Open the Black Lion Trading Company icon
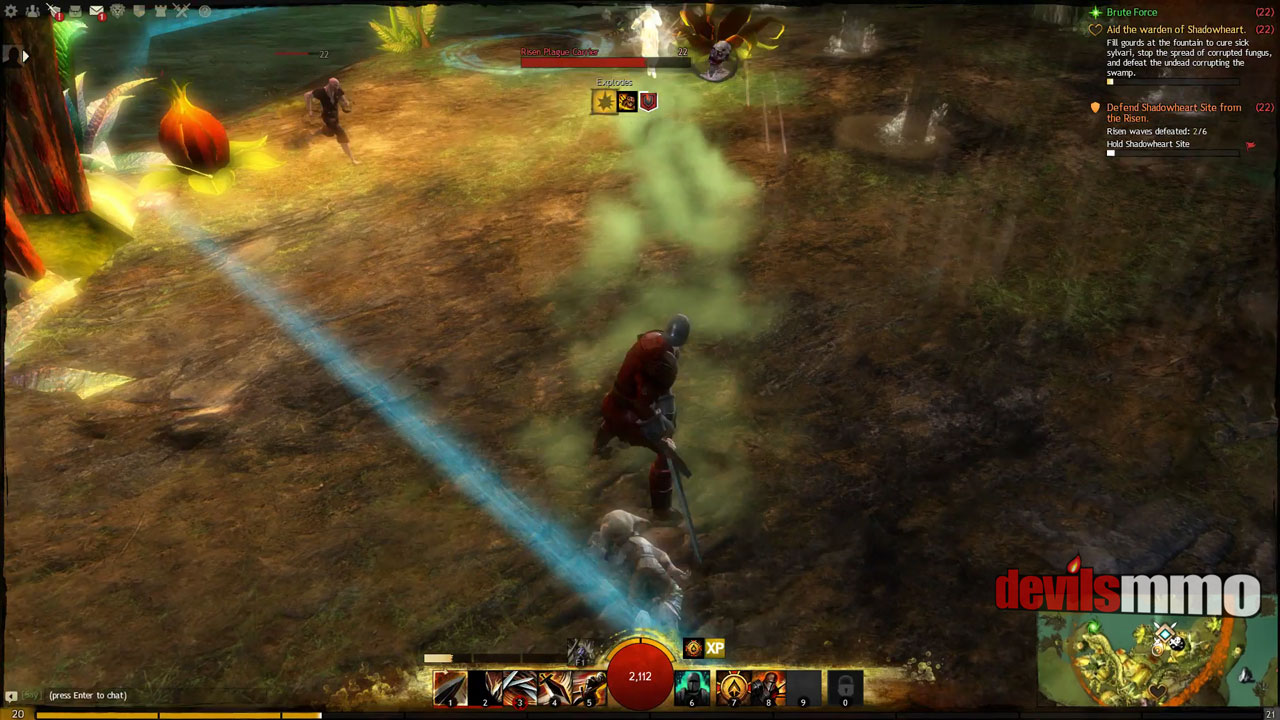This screenshot has height=720, width=1280. pos(117,11)
